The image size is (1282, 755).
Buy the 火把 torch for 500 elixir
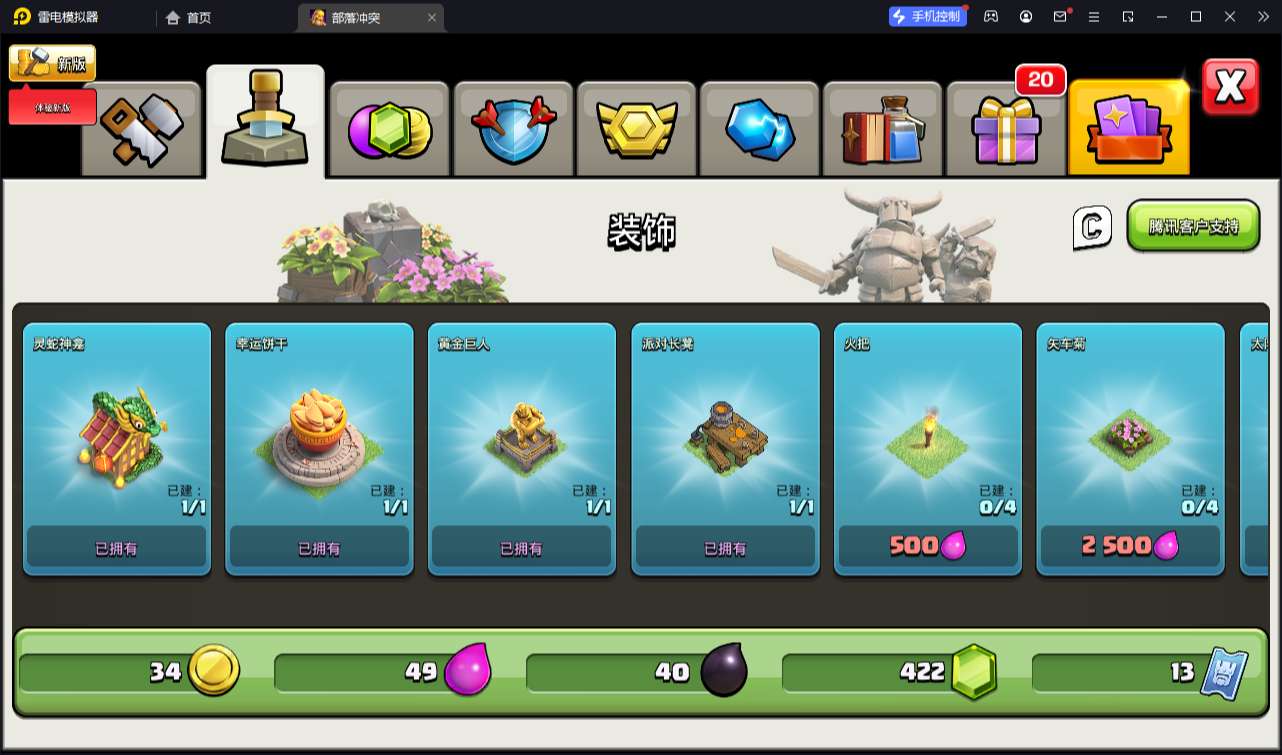pyautogui.click(x=928, y=546)
